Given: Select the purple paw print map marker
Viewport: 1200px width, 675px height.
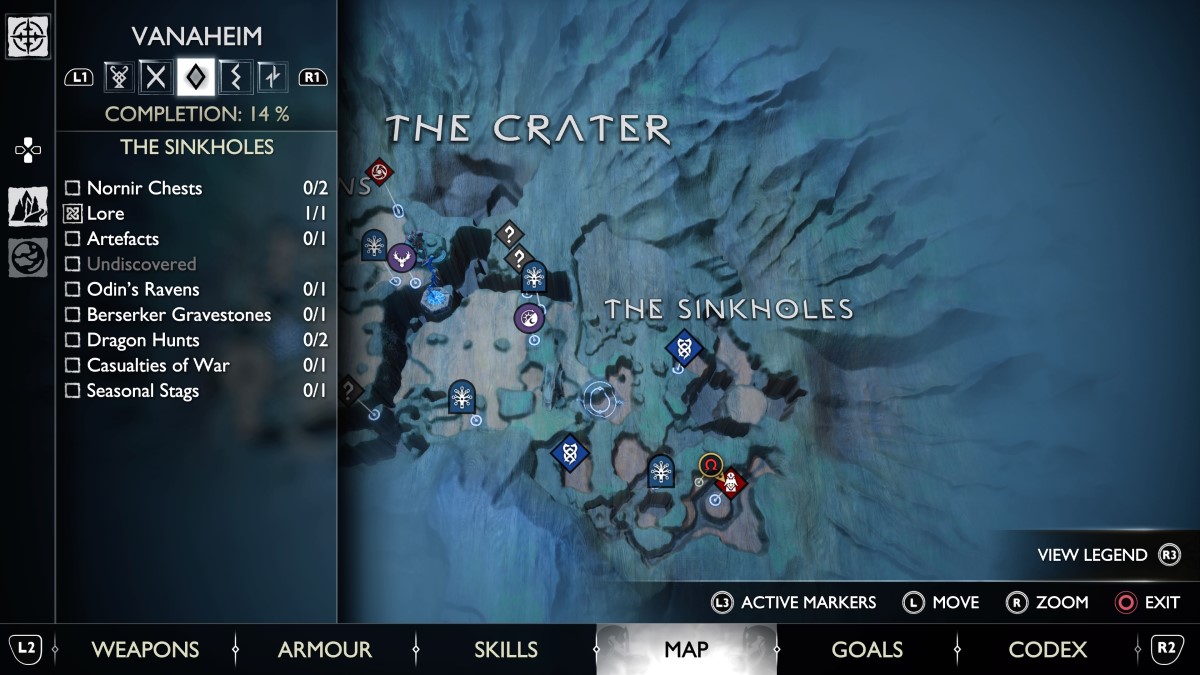Looking at the screenshot, I should point(529,319).
